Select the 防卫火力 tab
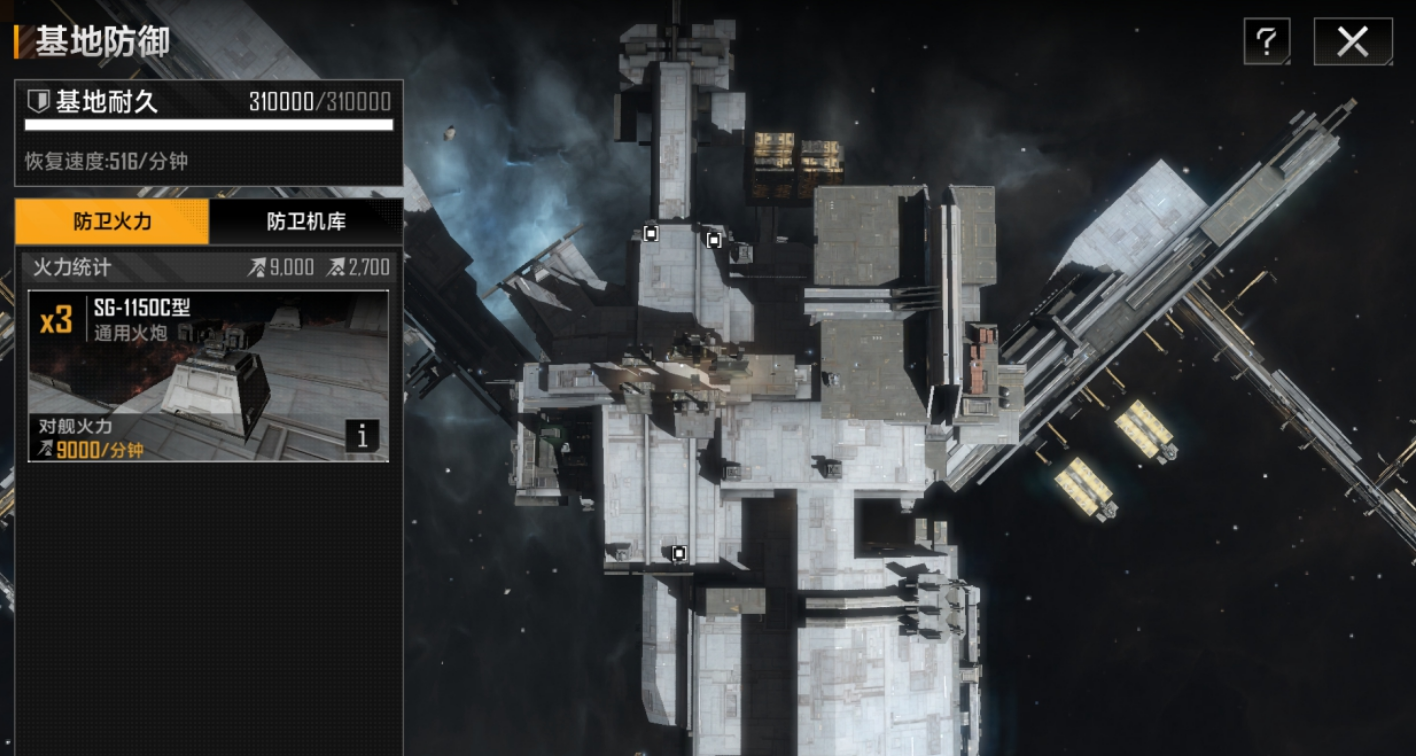The width and height of the screenshot is (1416, 756). point(112,222)
